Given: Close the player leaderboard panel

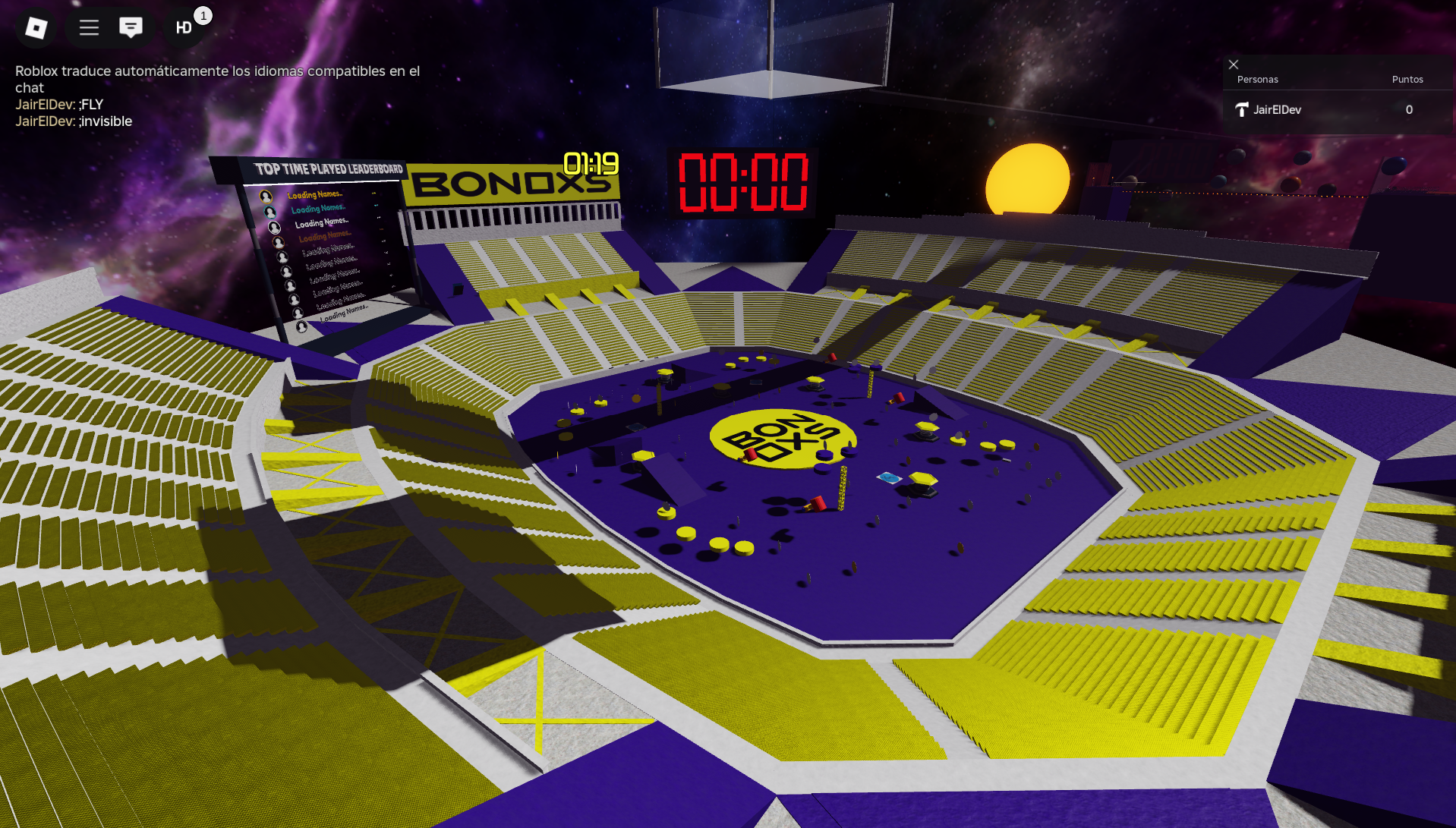Looking at the screenshot, I should pos(1234,65).
